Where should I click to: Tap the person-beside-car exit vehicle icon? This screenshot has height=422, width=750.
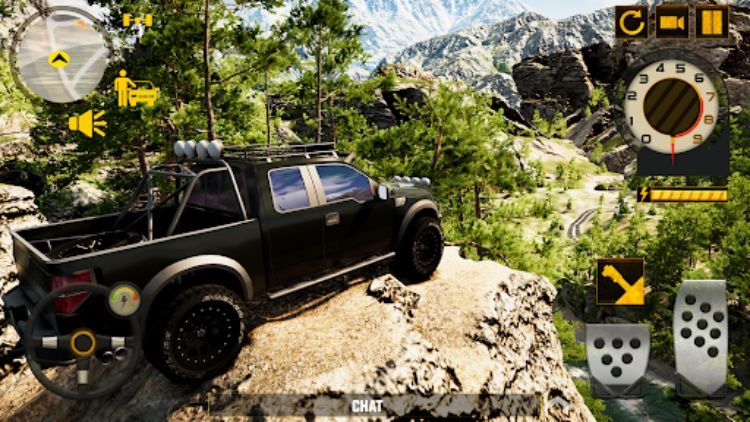coord(136,89)
